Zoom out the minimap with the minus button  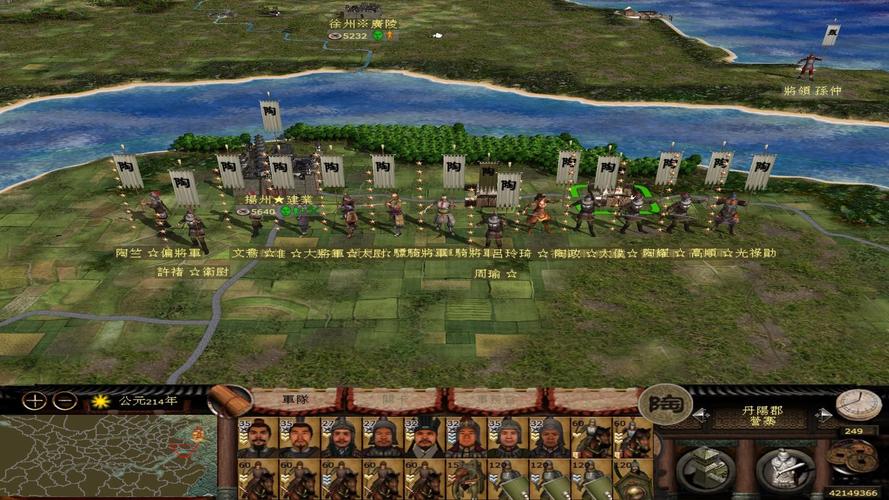(64, 401)
